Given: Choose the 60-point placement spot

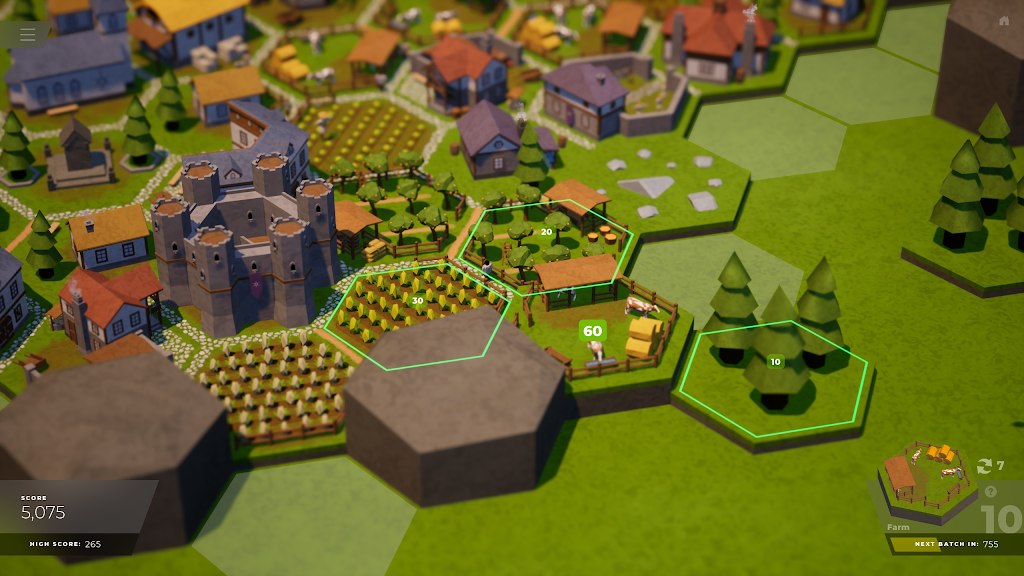Looking at the screenshot, I should tap(593, 330).
